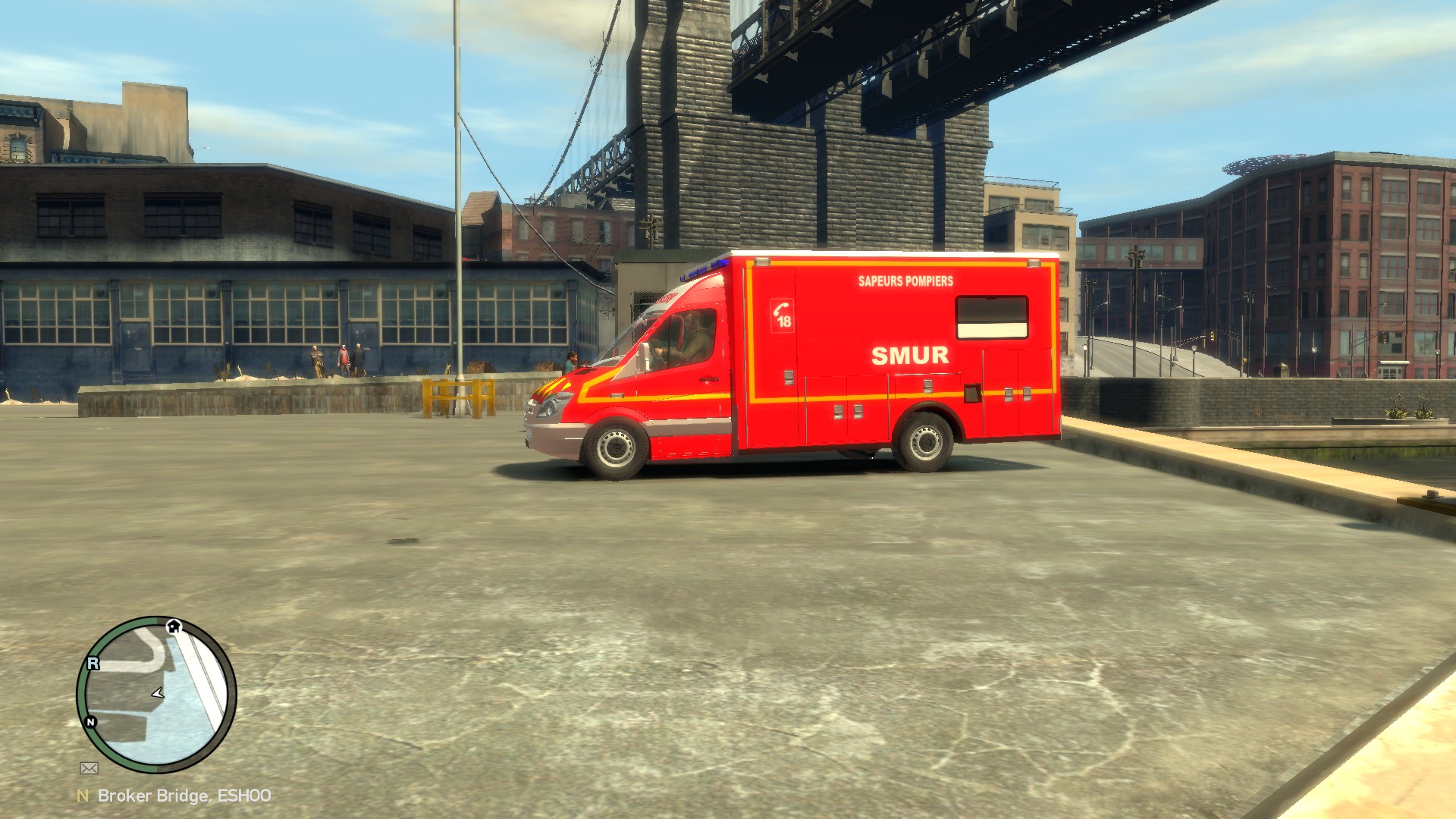Select the black N north marker on the radar
The width and height of the screenshot is (1456, 819).
(91, 722)
